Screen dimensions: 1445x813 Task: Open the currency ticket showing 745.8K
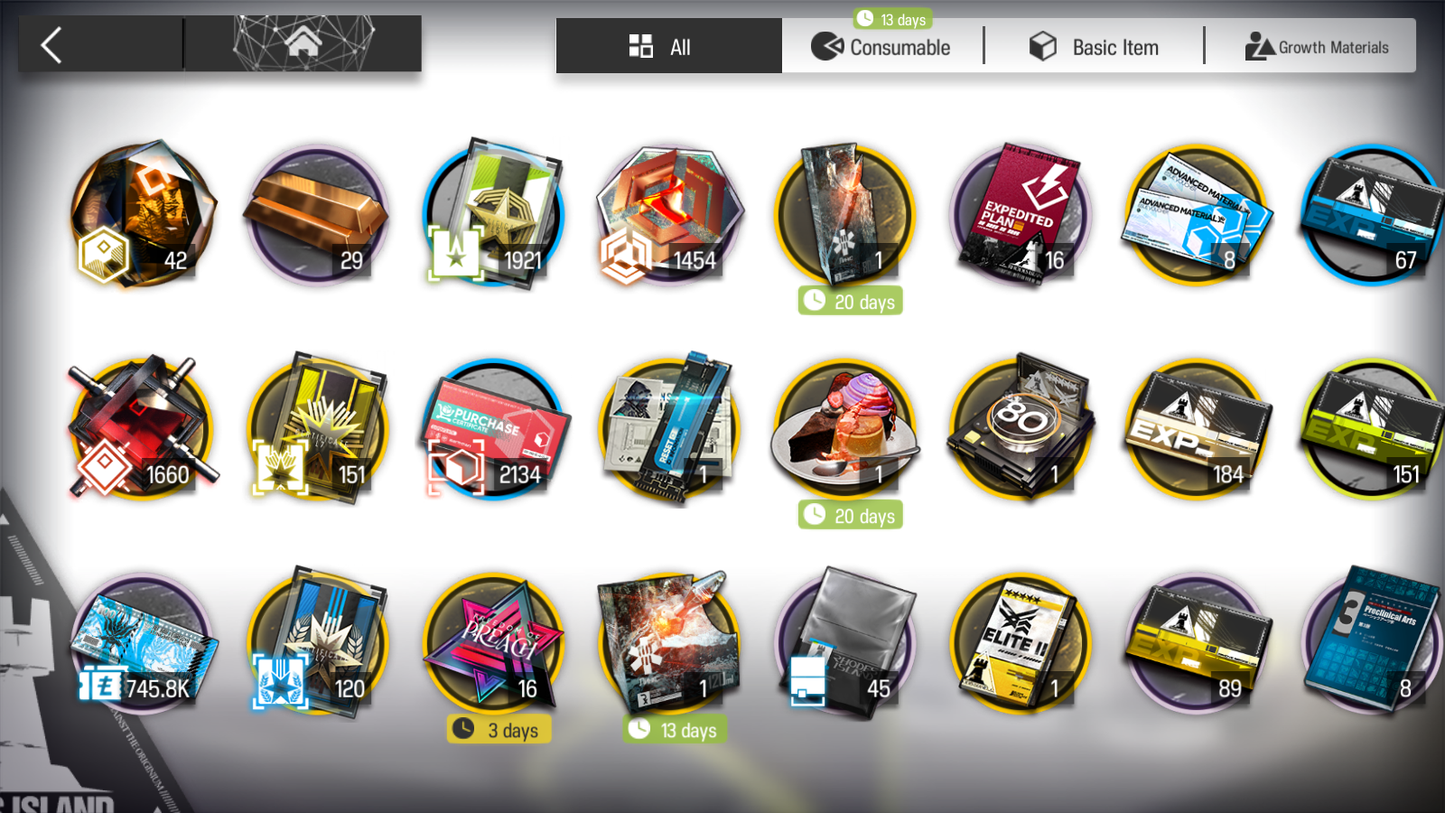coord(140,642)
